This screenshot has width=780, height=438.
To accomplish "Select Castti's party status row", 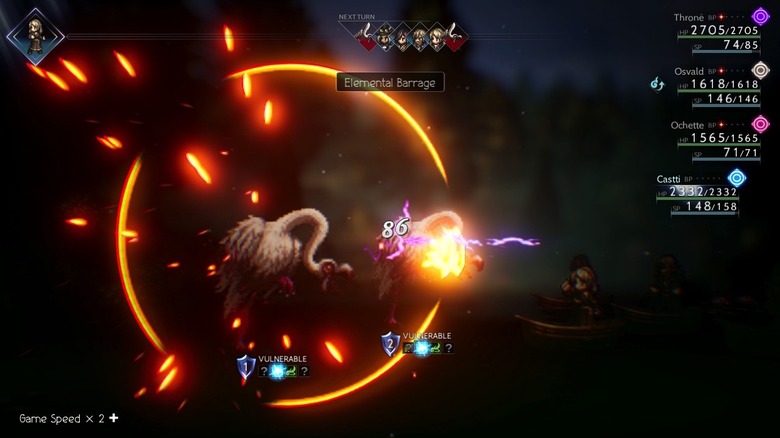I will coord(697,192).
